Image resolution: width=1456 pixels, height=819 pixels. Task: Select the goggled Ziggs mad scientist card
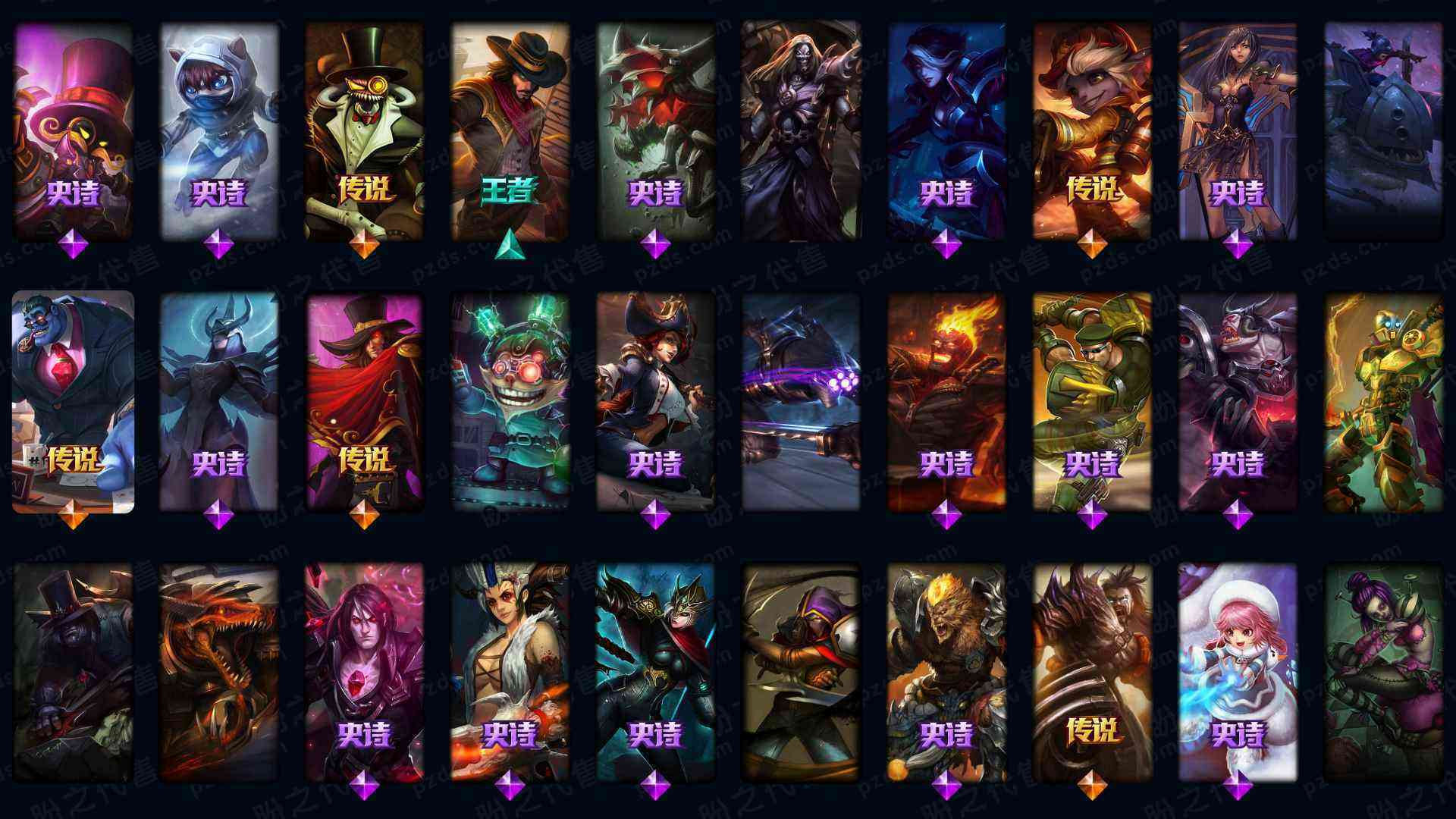click(510, 402)
